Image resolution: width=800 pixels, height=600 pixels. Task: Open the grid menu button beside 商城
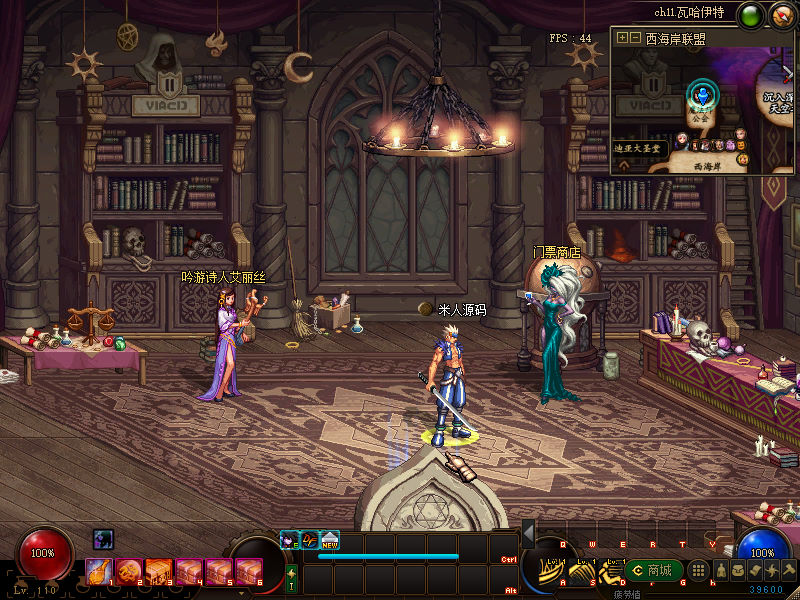click(x=699, y=571)
